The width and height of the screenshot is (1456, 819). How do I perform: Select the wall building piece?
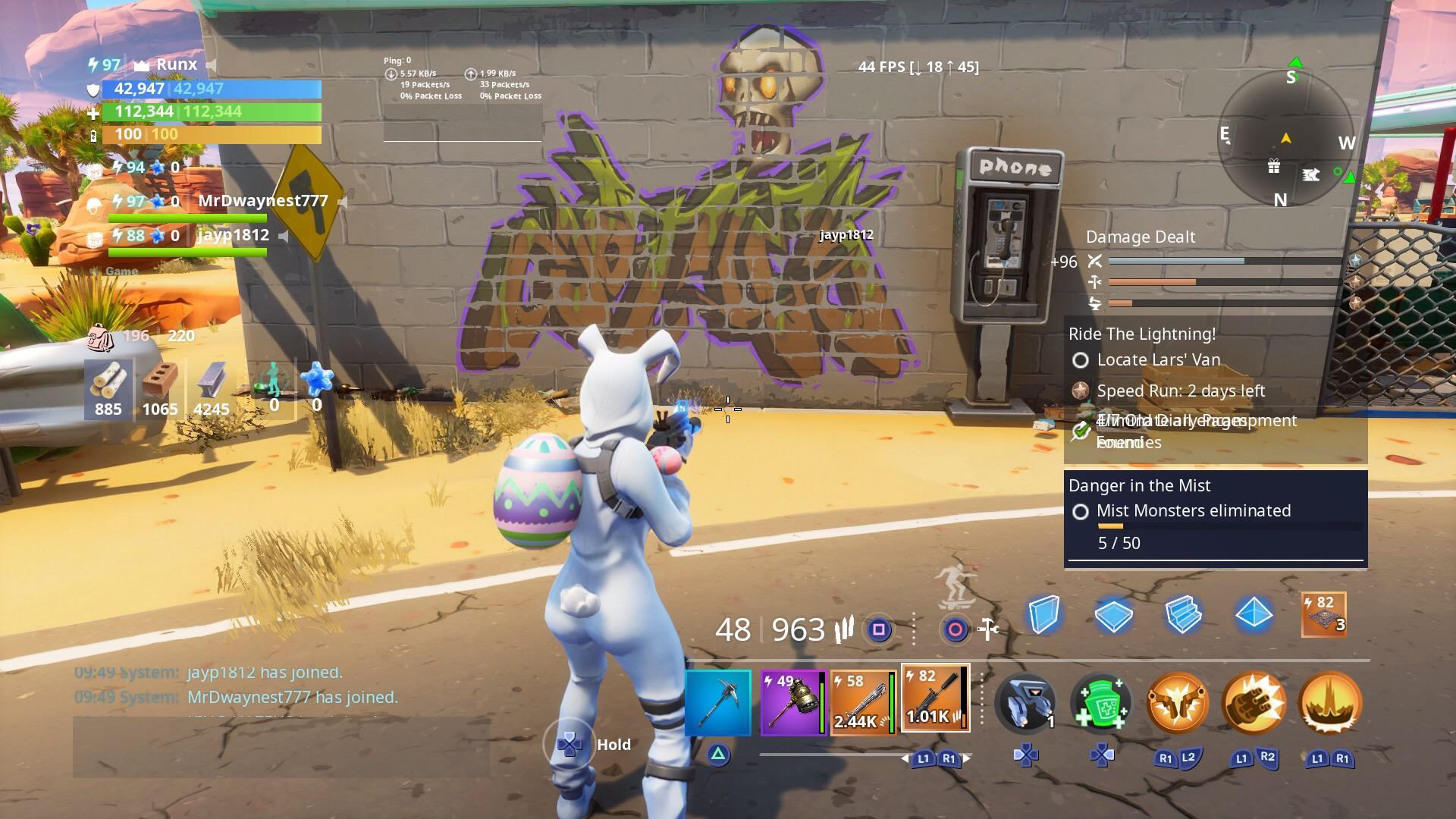pyautogui.click(x=1043, y=616)
